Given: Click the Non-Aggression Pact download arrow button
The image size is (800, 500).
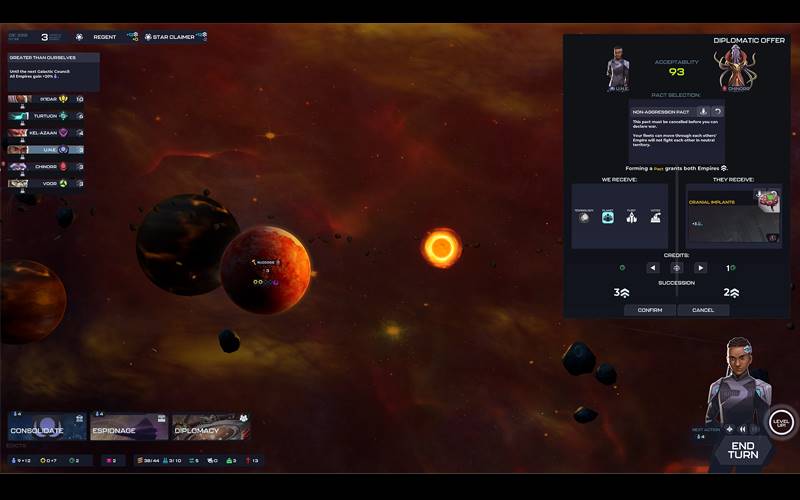Looking at the screenshot, I should click(703, 111).
